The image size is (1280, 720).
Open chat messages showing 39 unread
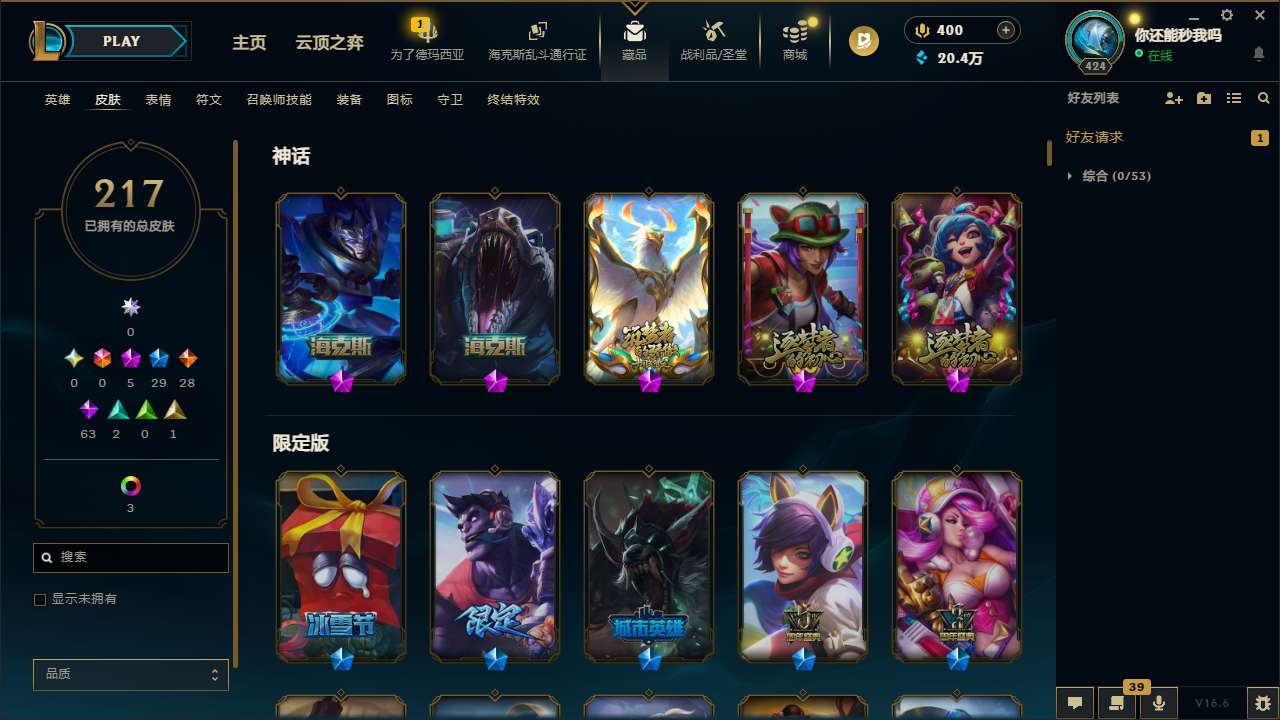click(1115, 703)
